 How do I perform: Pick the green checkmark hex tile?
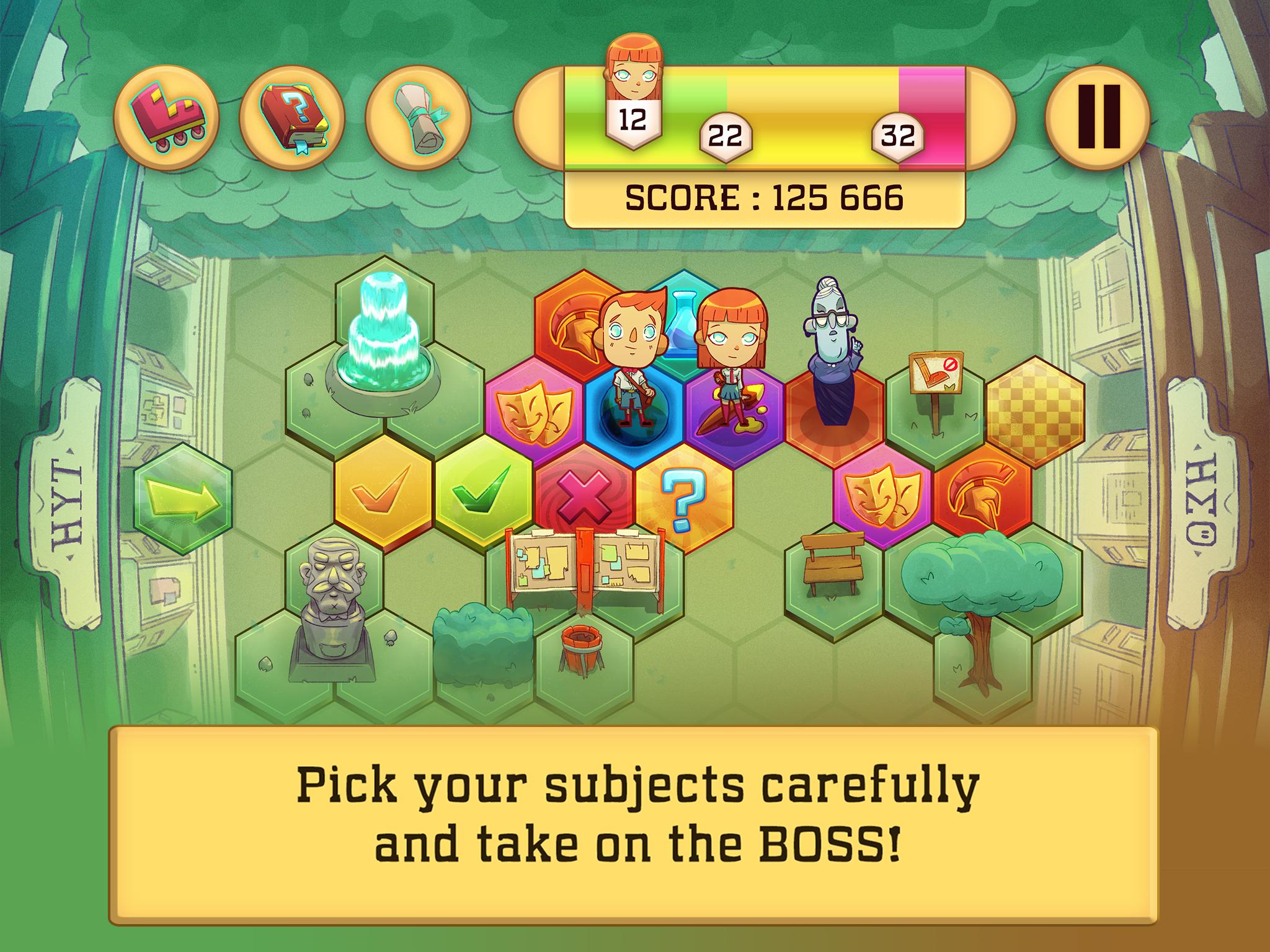point(484,493)
